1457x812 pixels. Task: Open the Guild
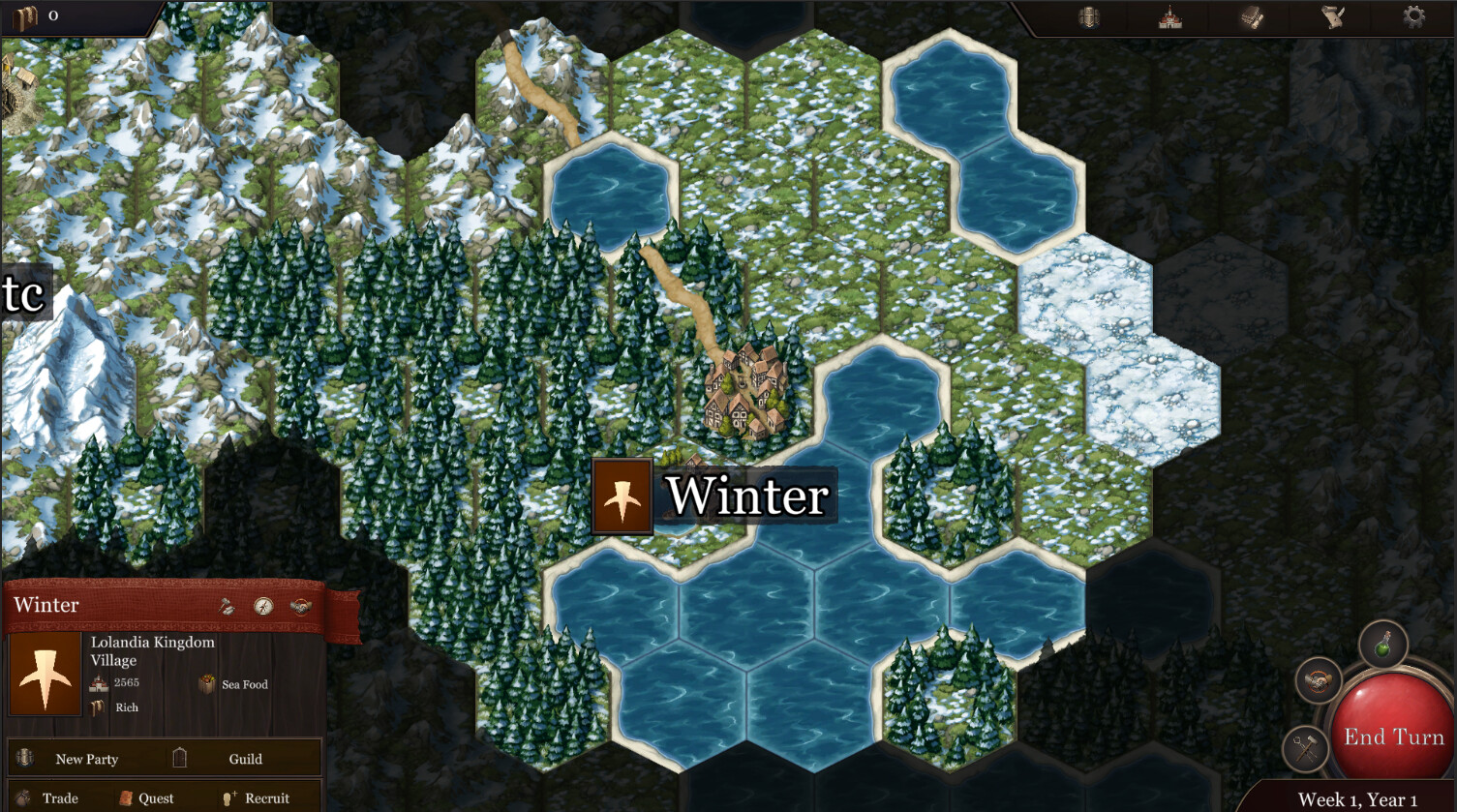point(245,759)
